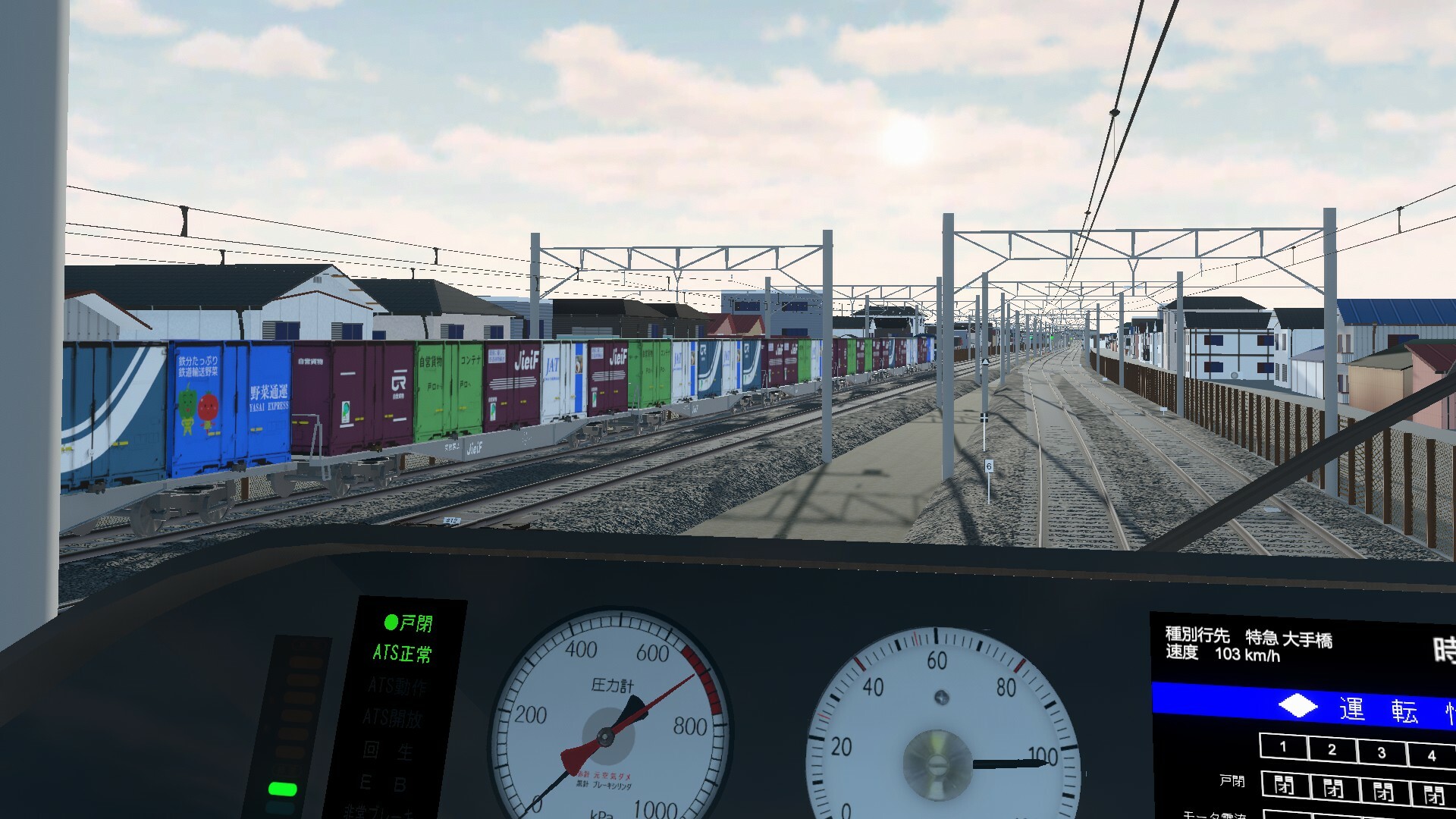The image size is (1456, 819).
Task: Toggle the green lamp on the notch indicator
Action: tap(283, 789)
